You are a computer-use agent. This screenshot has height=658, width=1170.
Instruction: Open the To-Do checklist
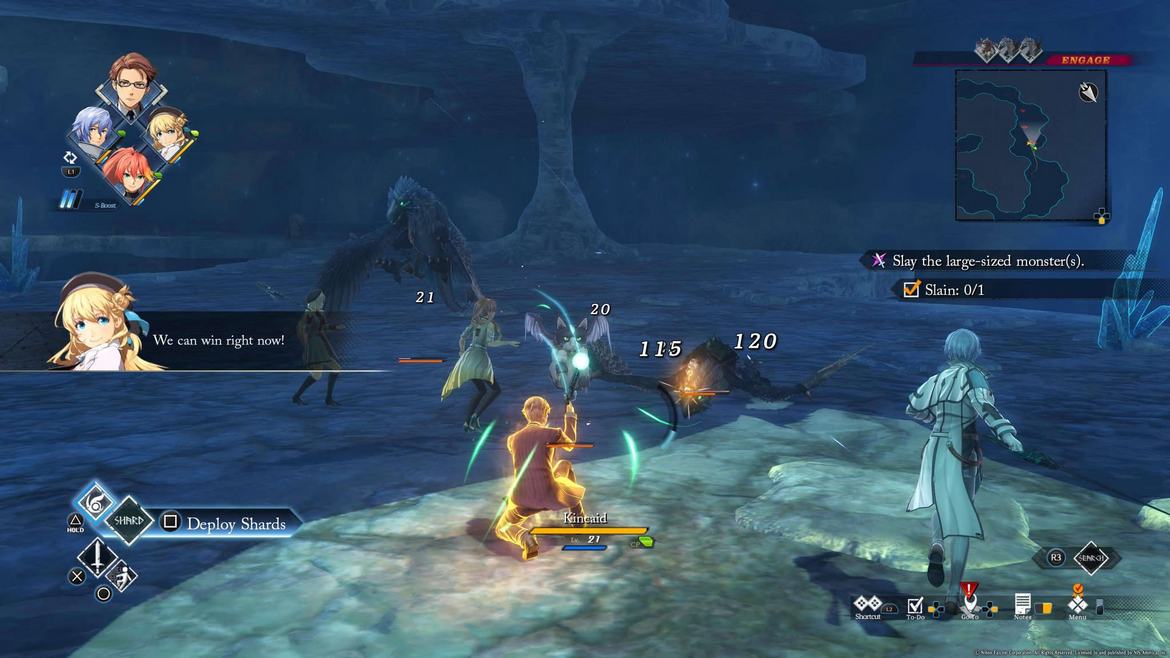pyautogui.click(x=915, y=606)
